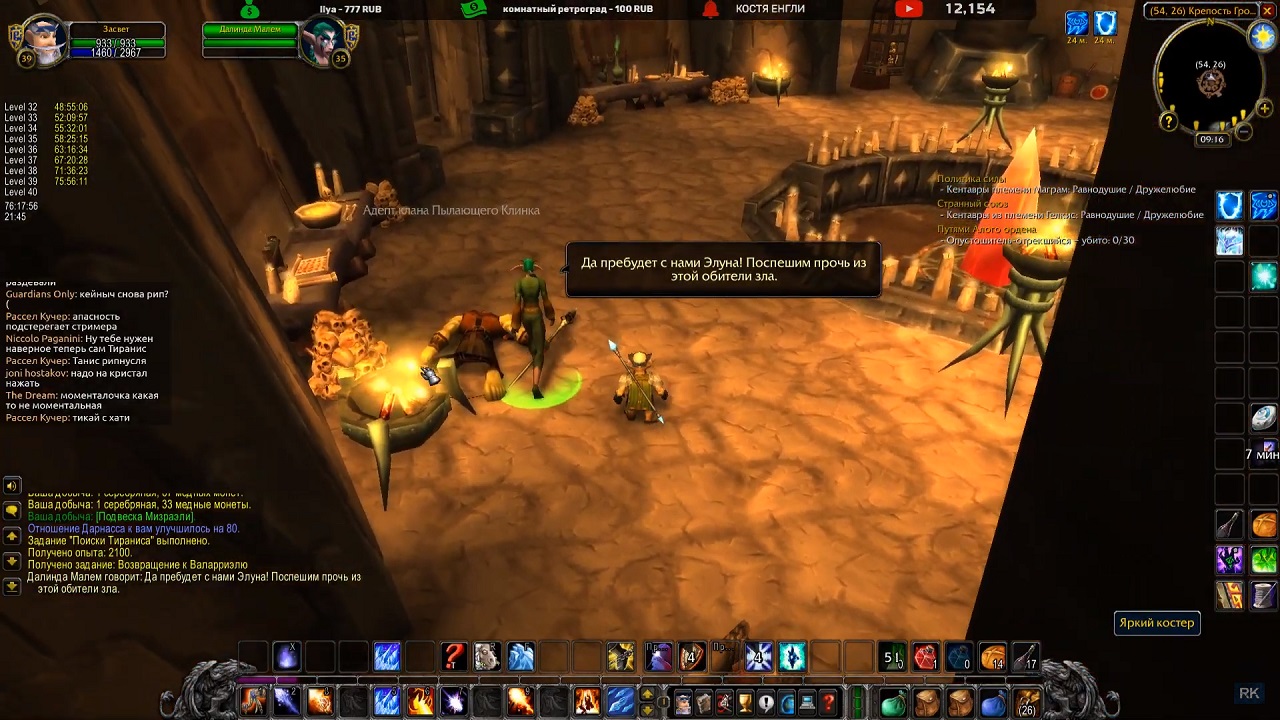Use the red gem item on upper bar
1280x720 pixels.
click(x=925, y=657)
